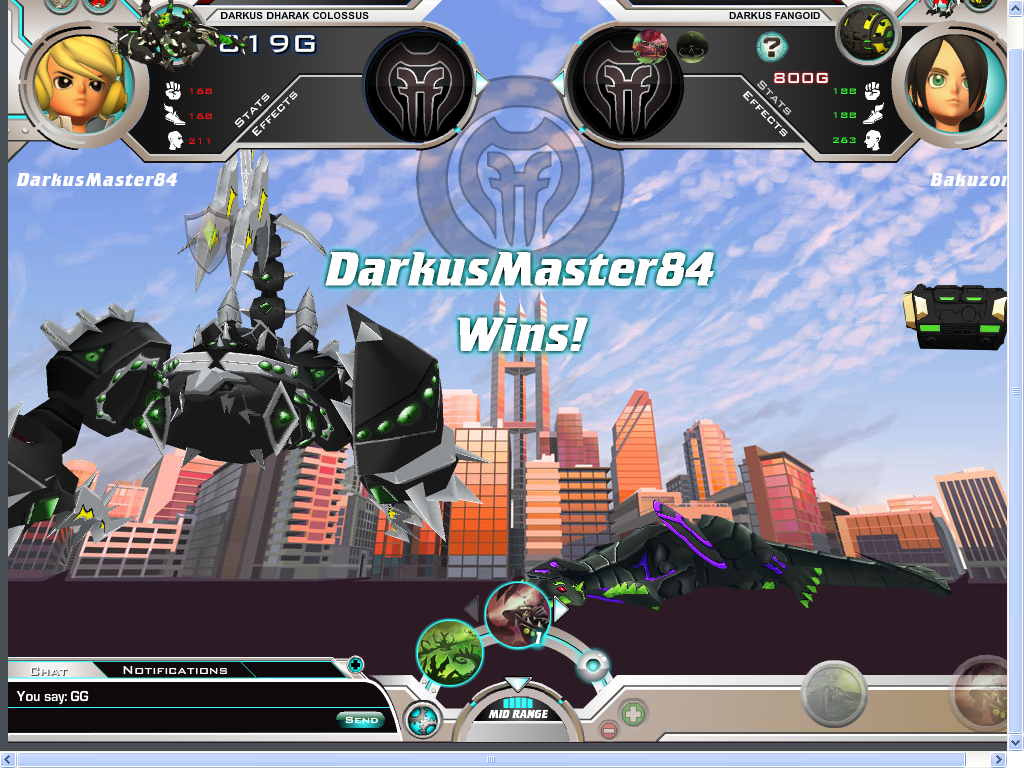Click the closed Darkus Fangoid ball icon
The width and height of the screenshot is (1024, 768).
click(866, 33)
